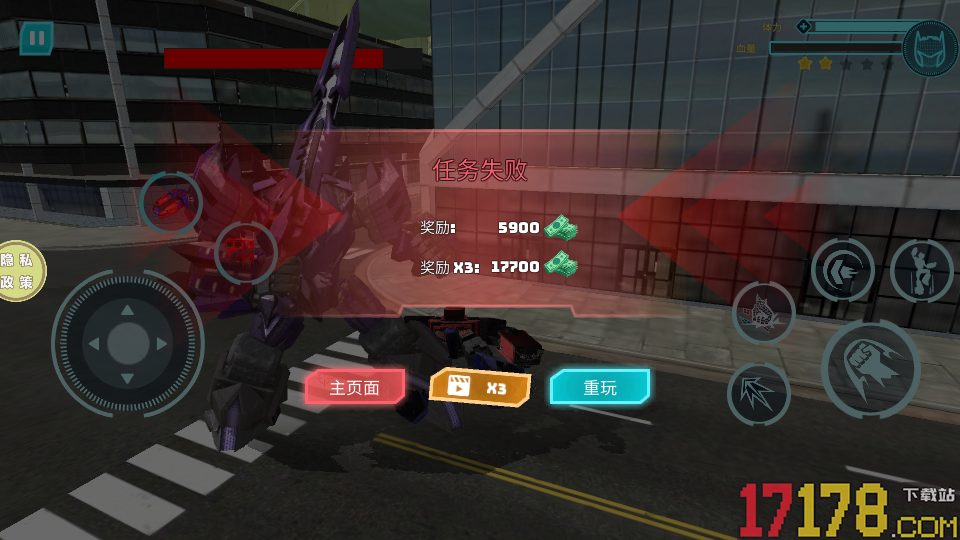Select the red flying vehicle transform icon
This screenshot has width=960, height=540.
(171, 204)
